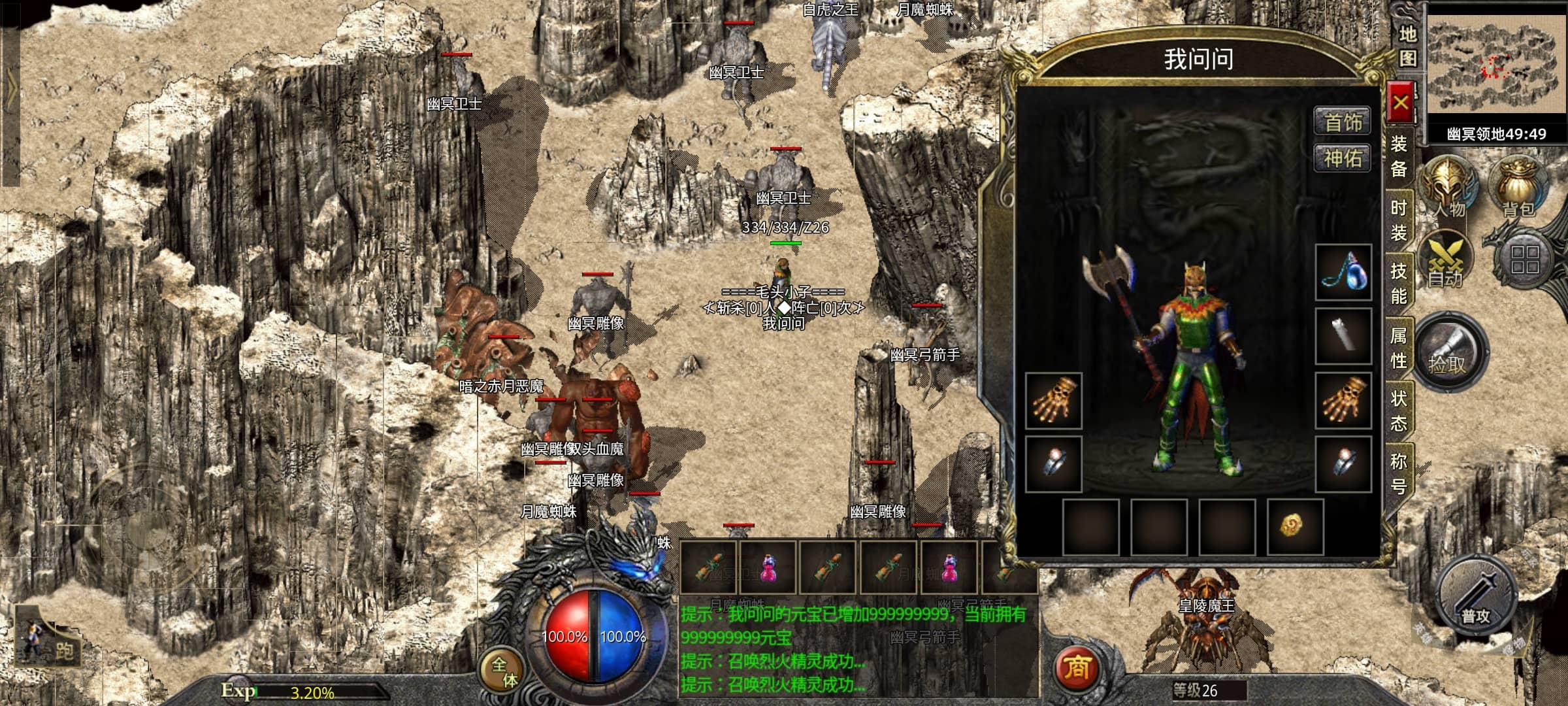Open the 商 shop button

pyautogui.click(x=1077, y=667)
